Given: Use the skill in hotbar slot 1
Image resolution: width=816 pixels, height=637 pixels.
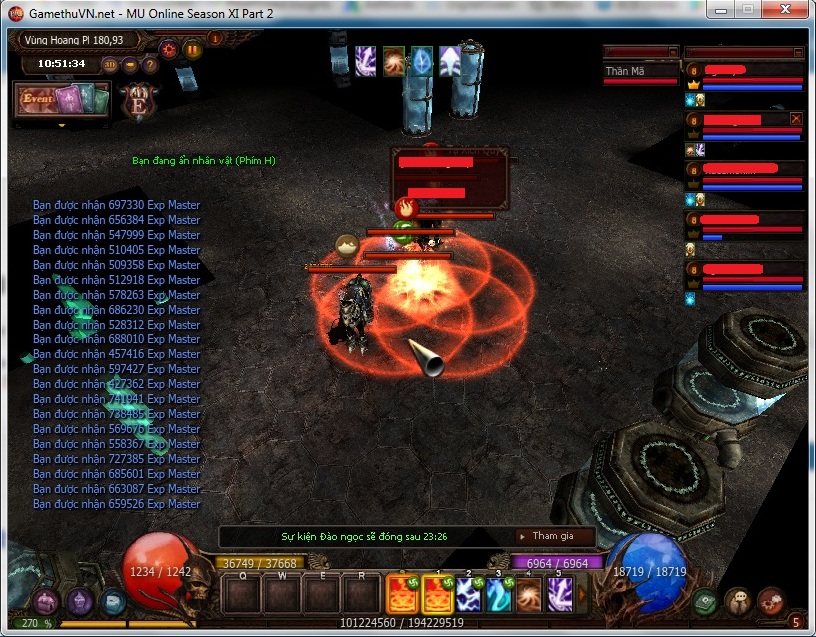Looking at the screenshot, I should coord(438,594).
